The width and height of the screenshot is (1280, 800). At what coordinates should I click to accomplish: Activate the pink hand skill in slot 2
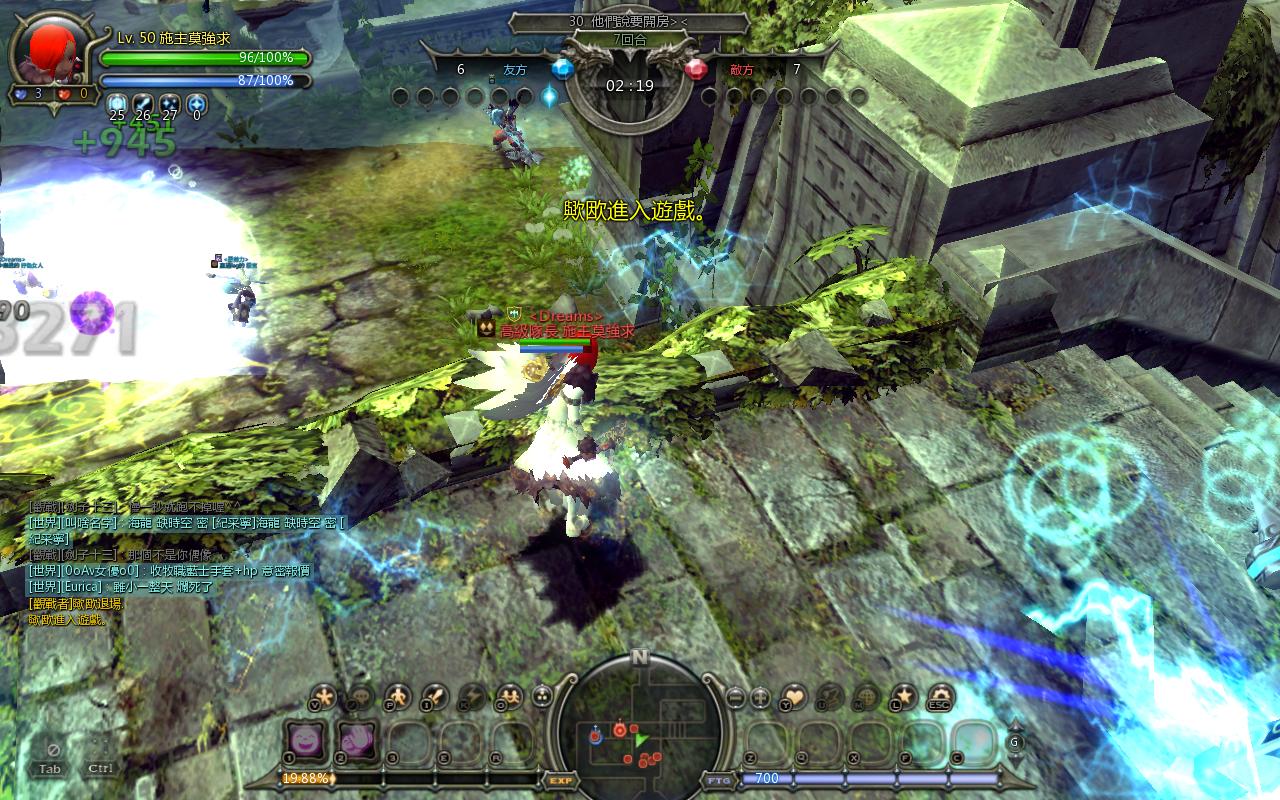356,741
